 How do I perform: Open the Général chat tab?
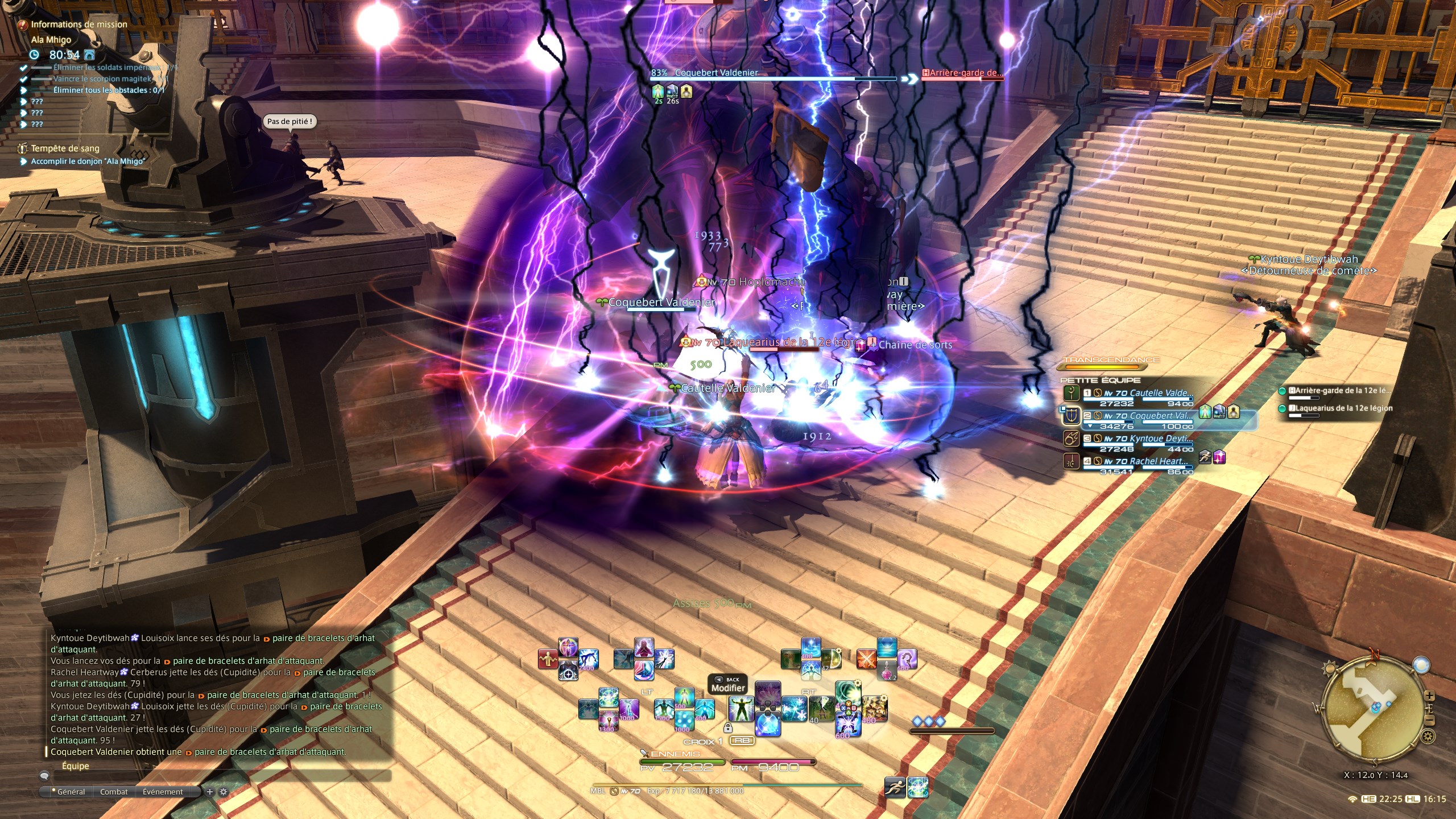click(x=71, y=792)
